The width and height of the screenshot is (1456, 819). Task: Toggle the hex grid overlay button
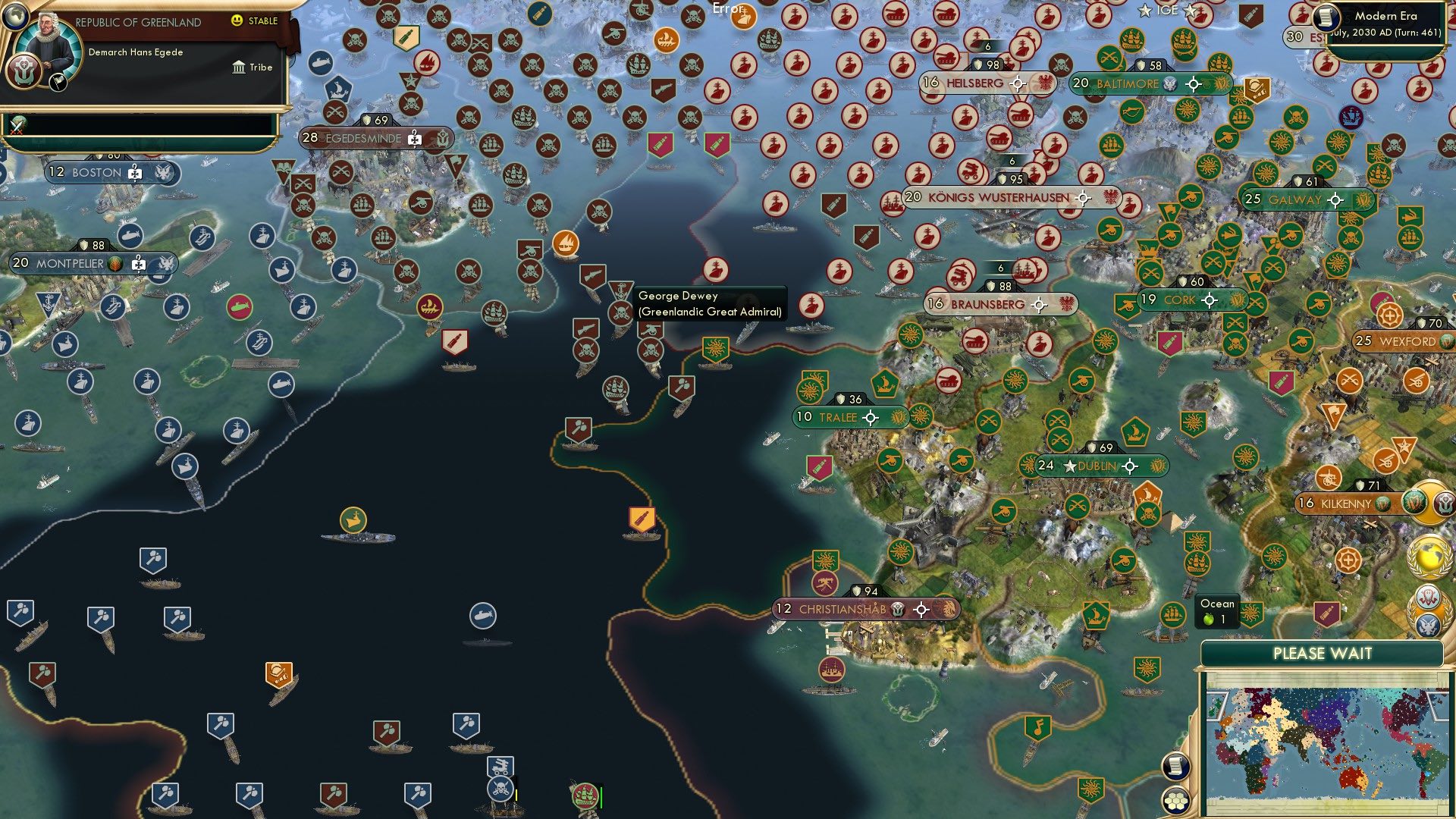[x=1177, y=802]
